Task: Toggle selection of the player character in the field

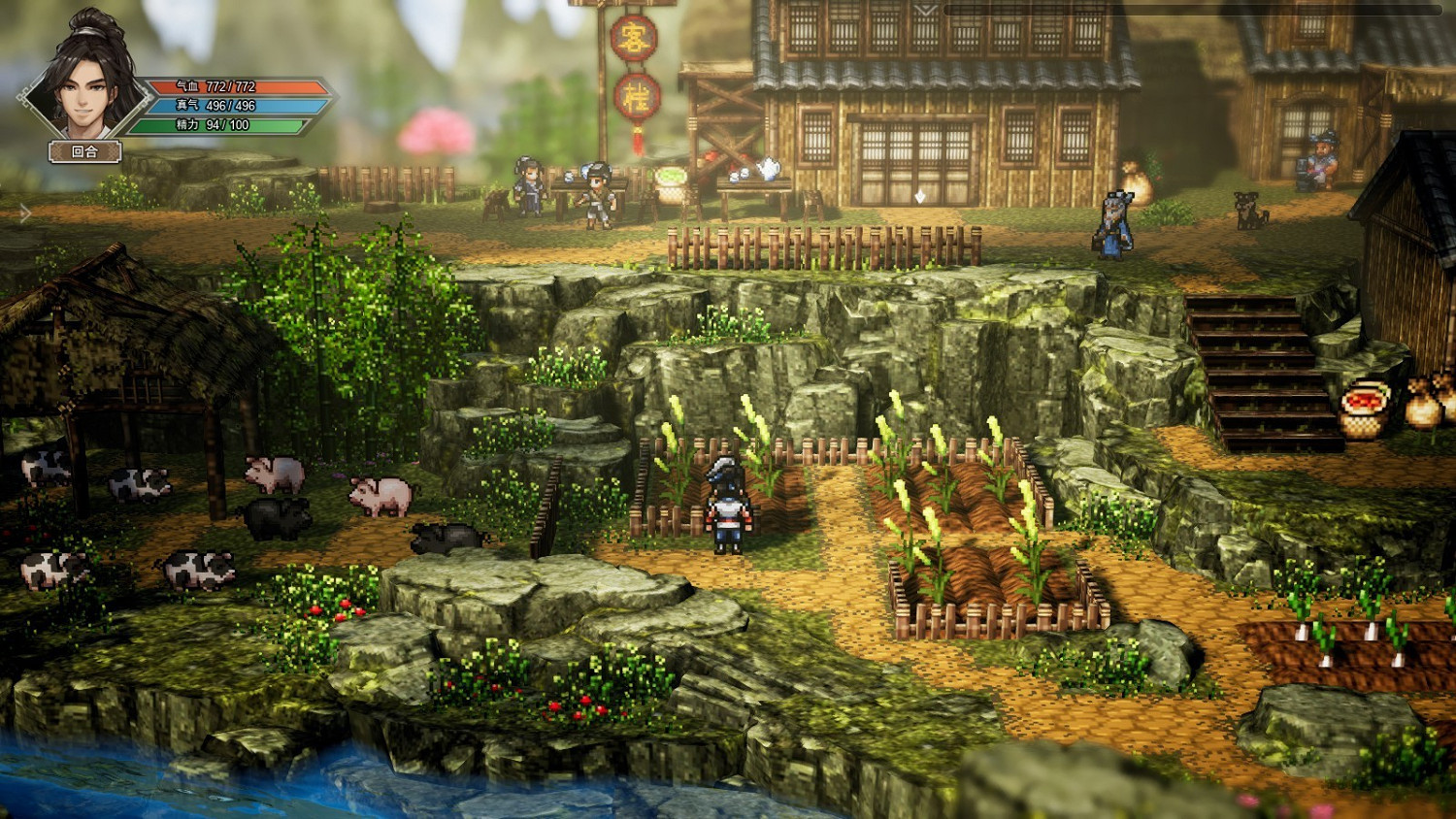Action: click(x=730, y=505)
